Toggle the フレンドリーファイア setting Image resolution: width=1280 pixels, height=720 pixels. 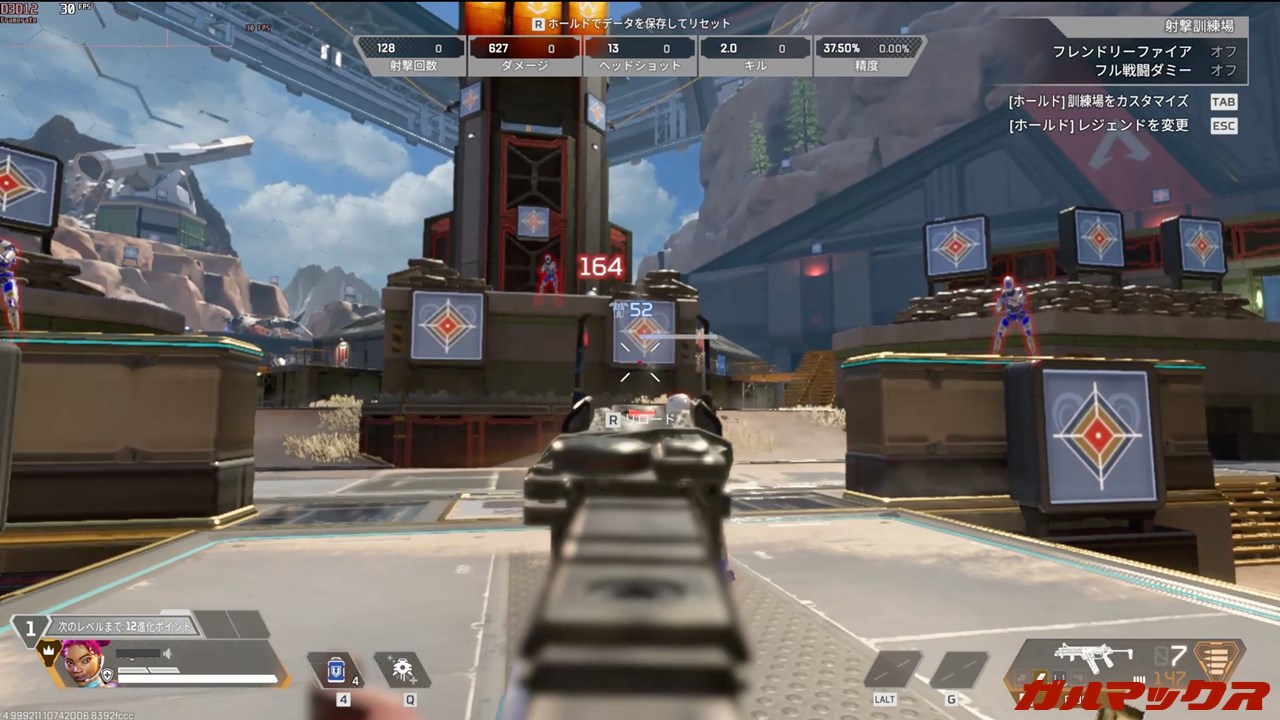(x=1223, y=51)
